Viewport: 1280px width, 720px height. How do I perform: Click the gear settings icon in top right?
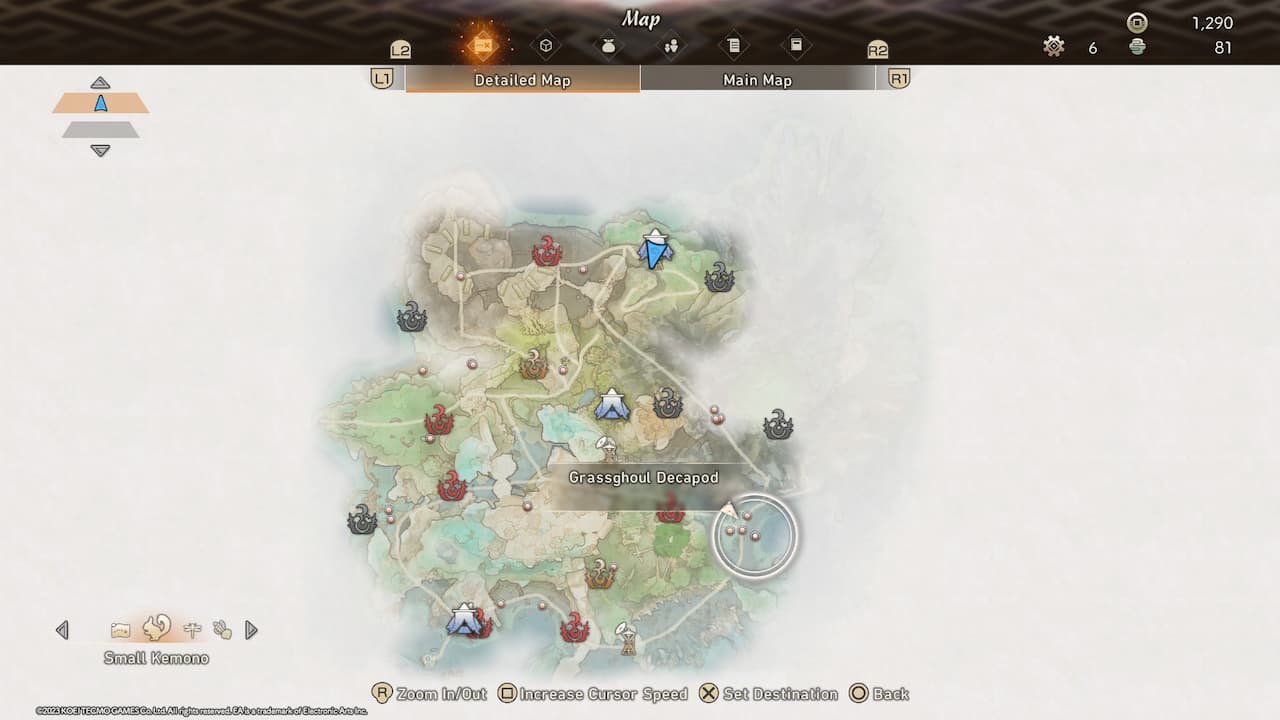point(1053,46)
